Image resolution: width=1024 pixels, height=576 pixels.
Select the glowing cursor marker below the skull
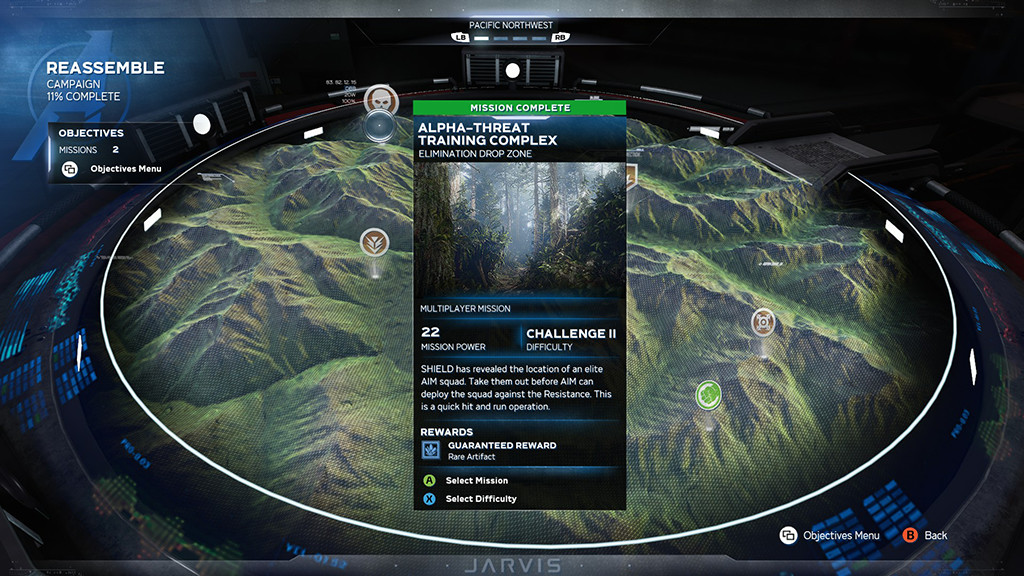(x=381, y=127)
